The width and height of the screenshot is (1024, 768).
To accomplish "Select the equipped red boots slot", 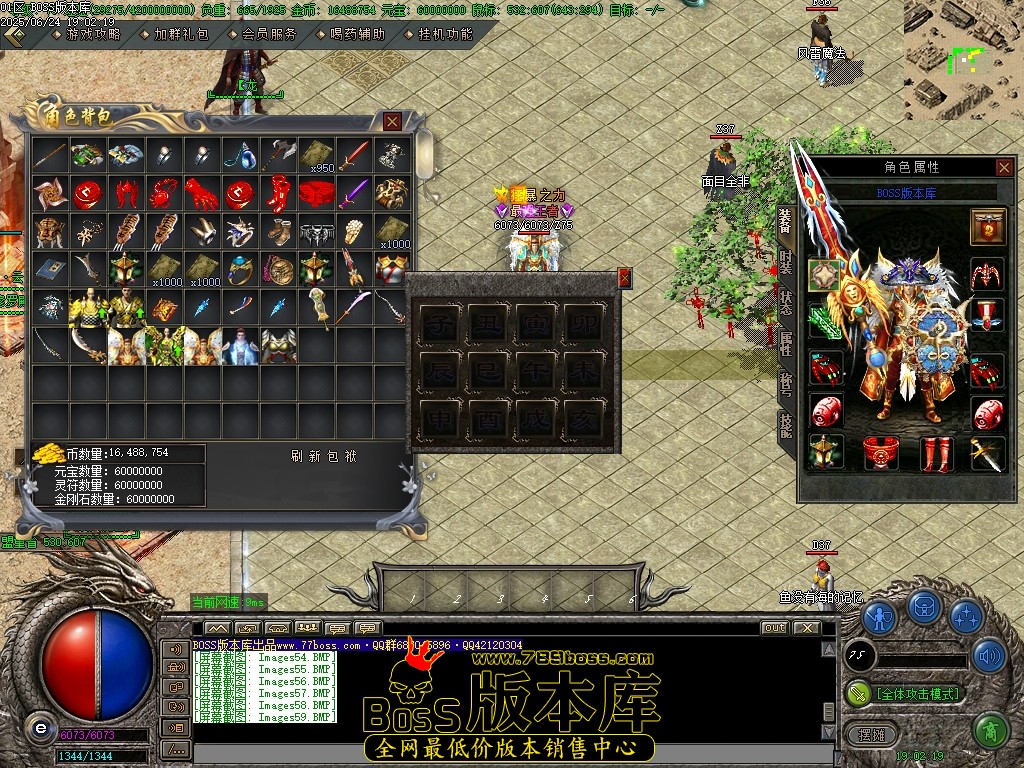I will click(936, 453).
